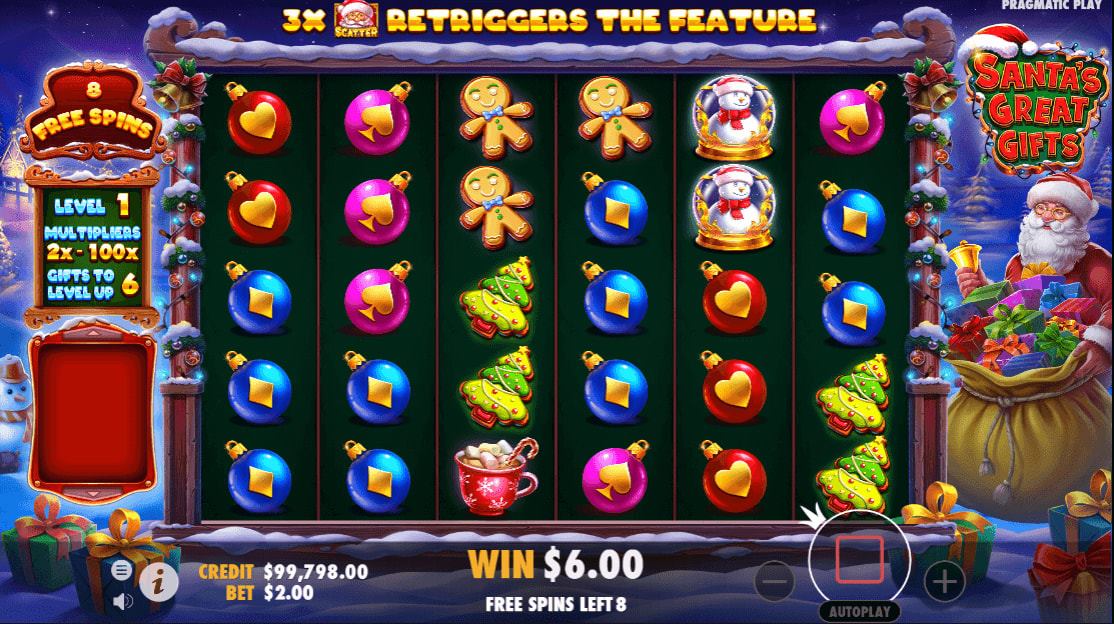
Task: Decrease the bet with the minus button
Action: pyautogui.click(x=774, y=581)
